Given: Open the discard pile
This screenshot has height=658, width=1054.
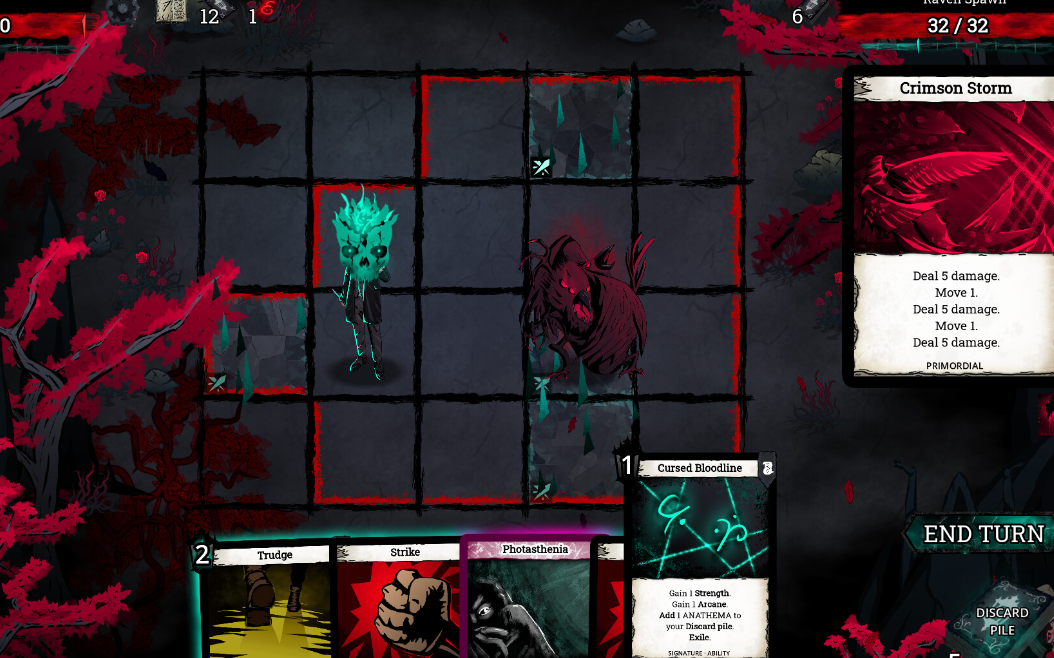Looking at the screenshot, I should (1002, 620).
